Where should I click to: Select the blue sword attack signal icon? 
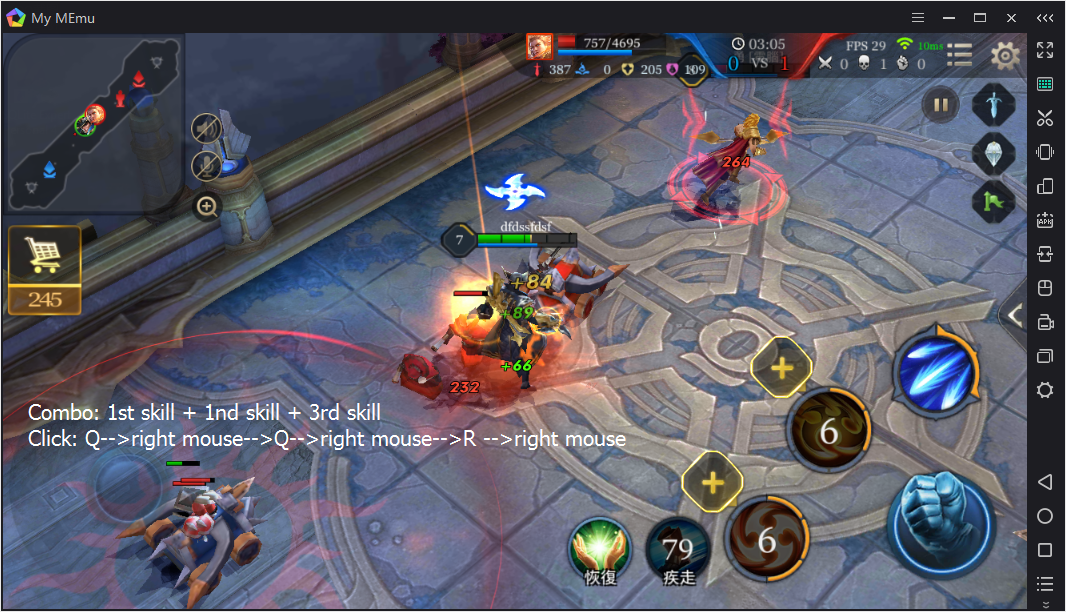(994, 104)
